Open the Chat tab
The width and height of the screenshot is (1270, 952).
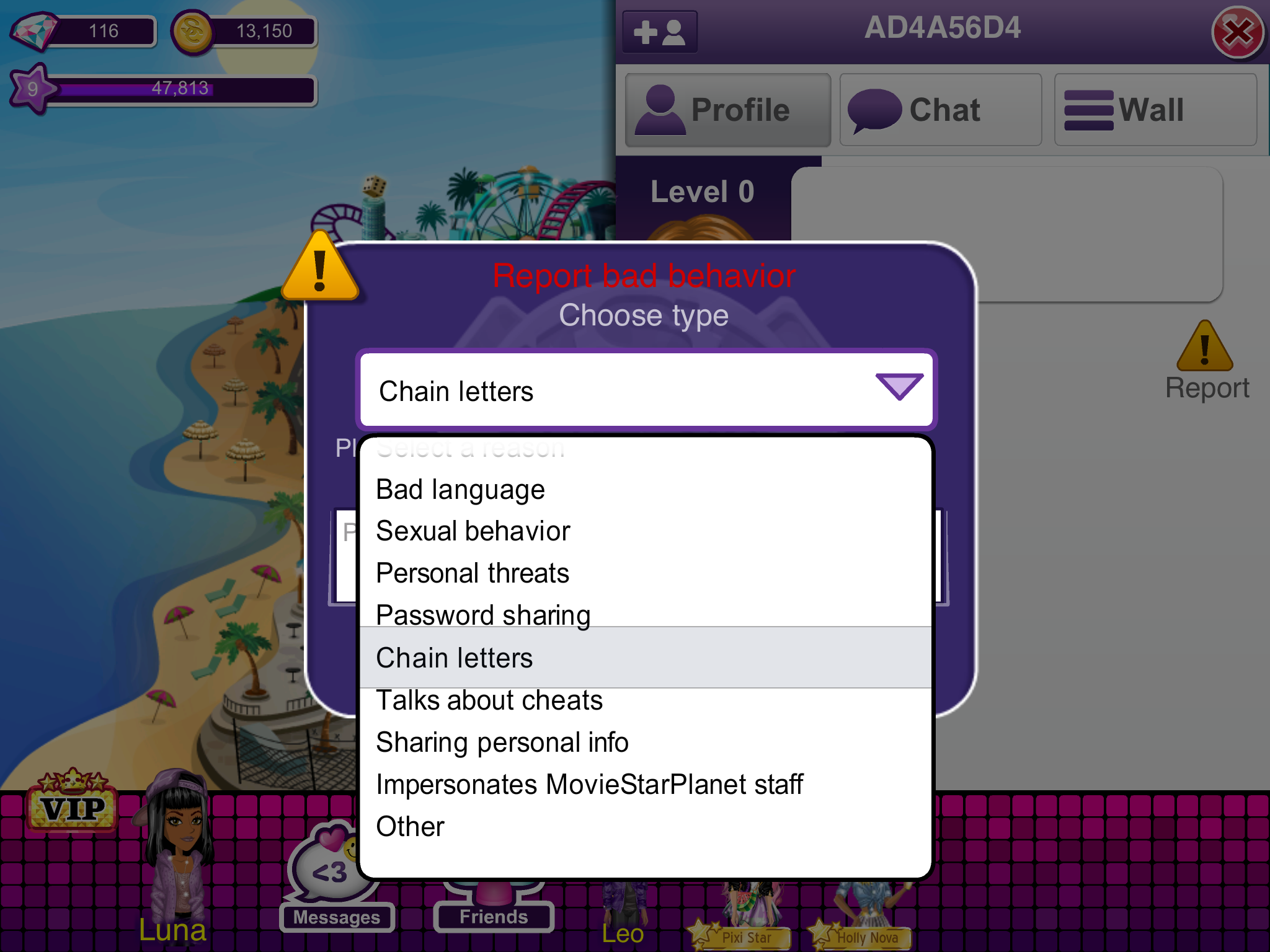(x=940, y=110)
